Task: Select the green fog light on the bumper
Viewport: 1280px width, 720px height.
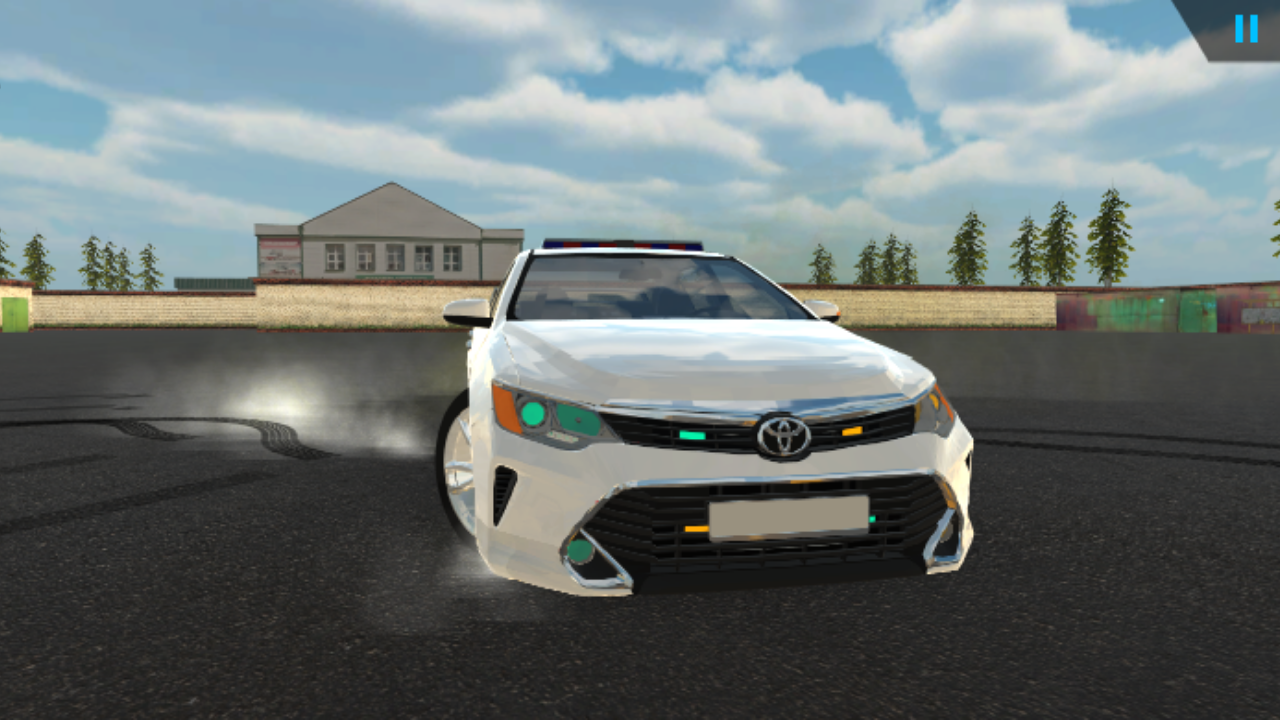Action: tap(580, 552)
